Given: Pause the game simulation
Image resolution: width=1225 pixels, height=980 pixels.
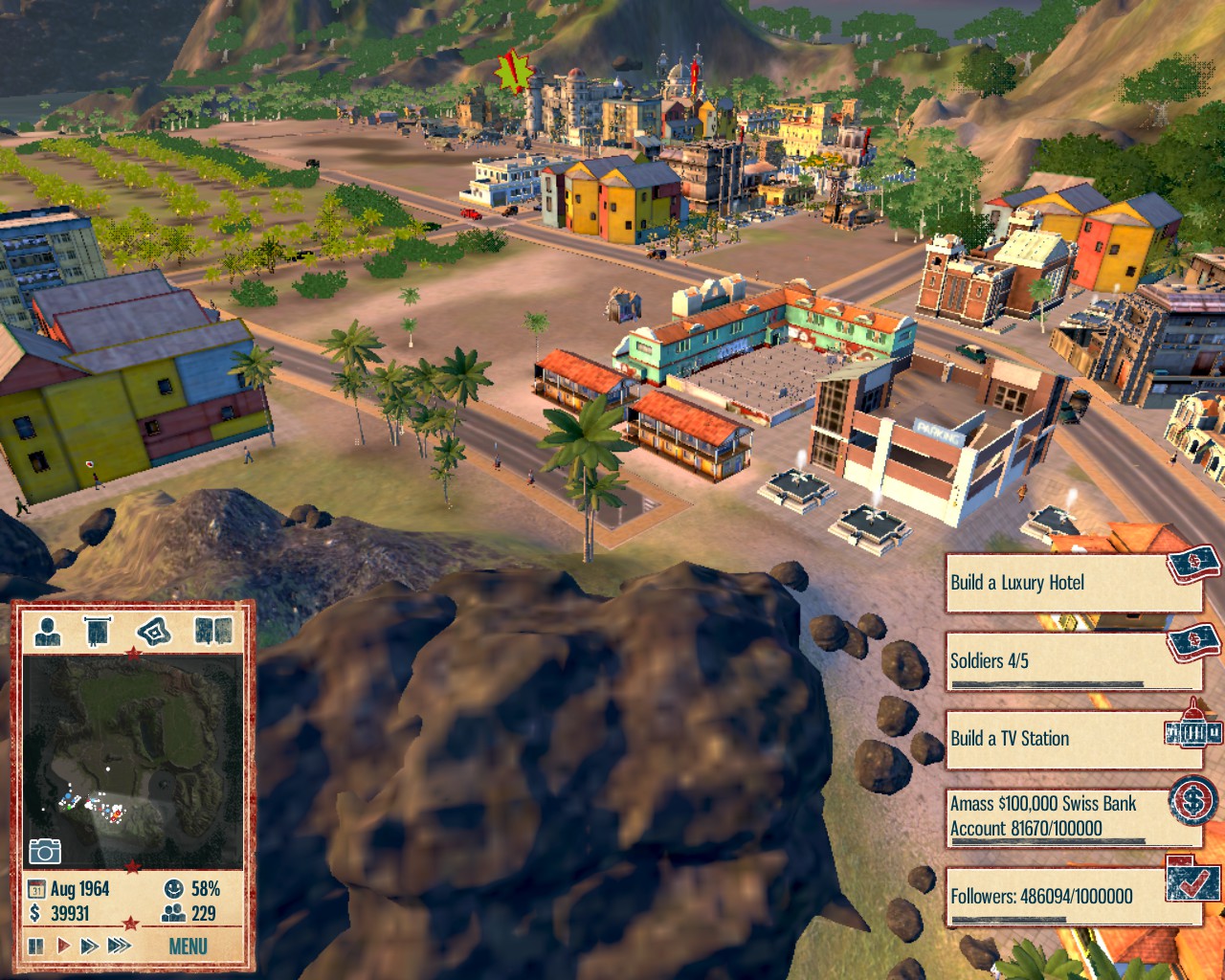Looking at the screenshot, I should tap(34, 946).
